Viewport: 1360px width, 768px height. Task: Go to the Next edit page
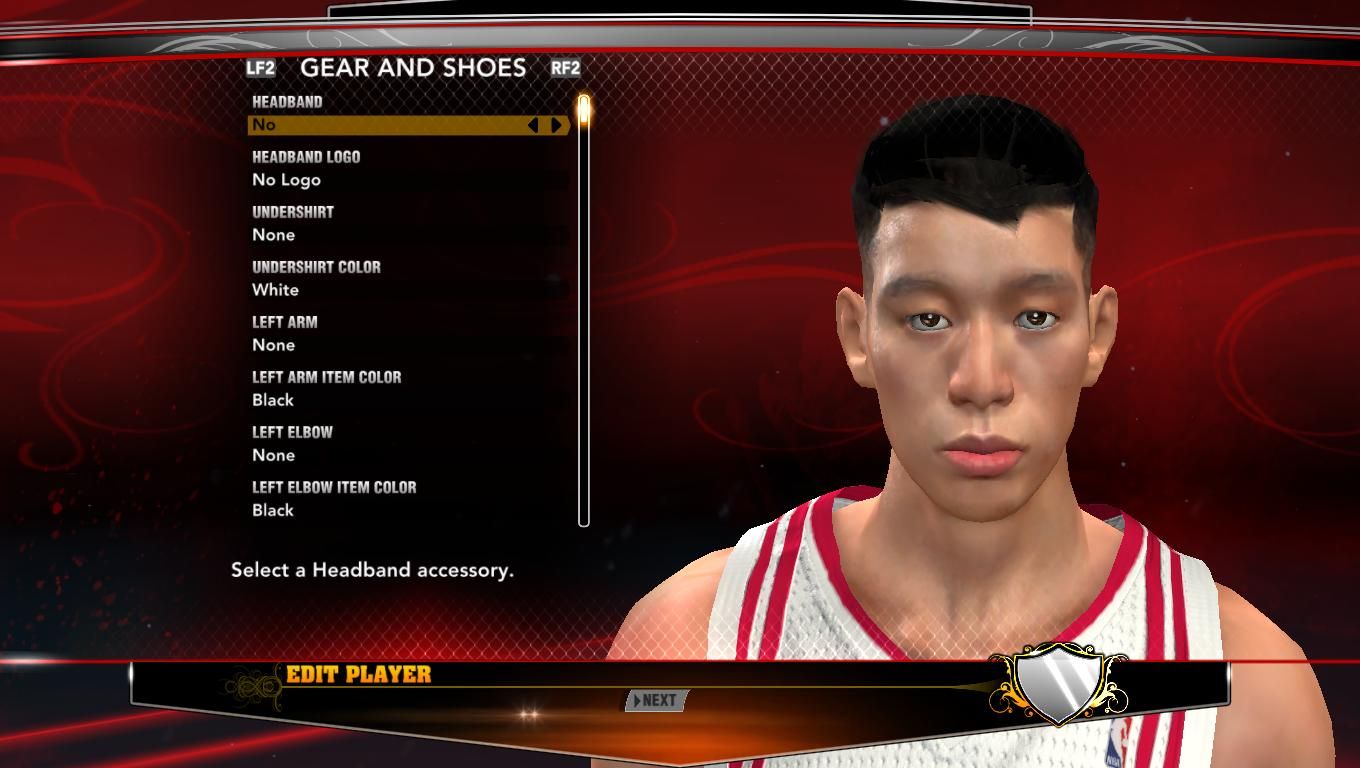pyautogui.click(x=656, y=700)
